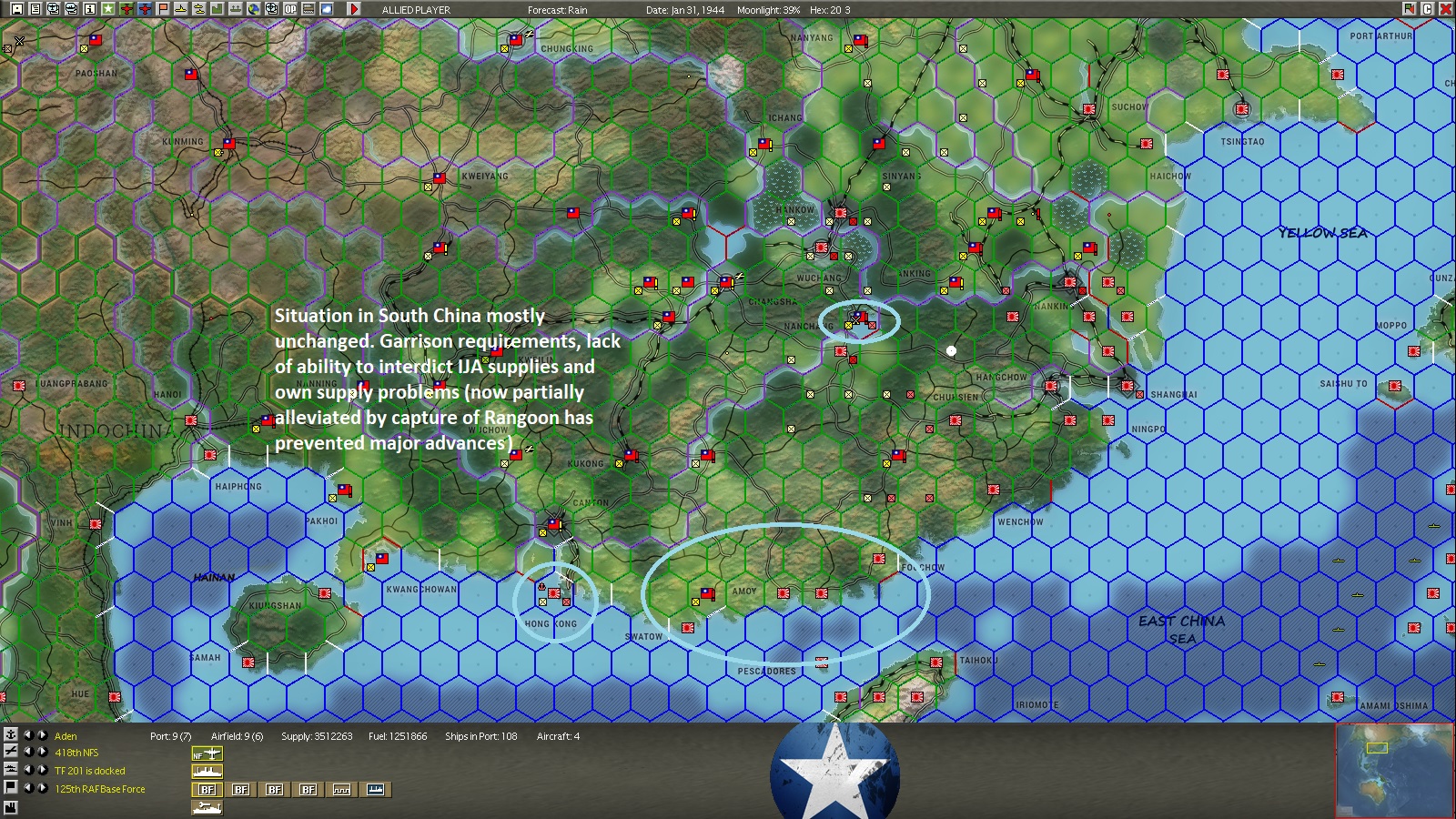Open the 418th NFS night fighter group icon
Viewport: 1456px width, 819px height.
(x=207, y=753)
